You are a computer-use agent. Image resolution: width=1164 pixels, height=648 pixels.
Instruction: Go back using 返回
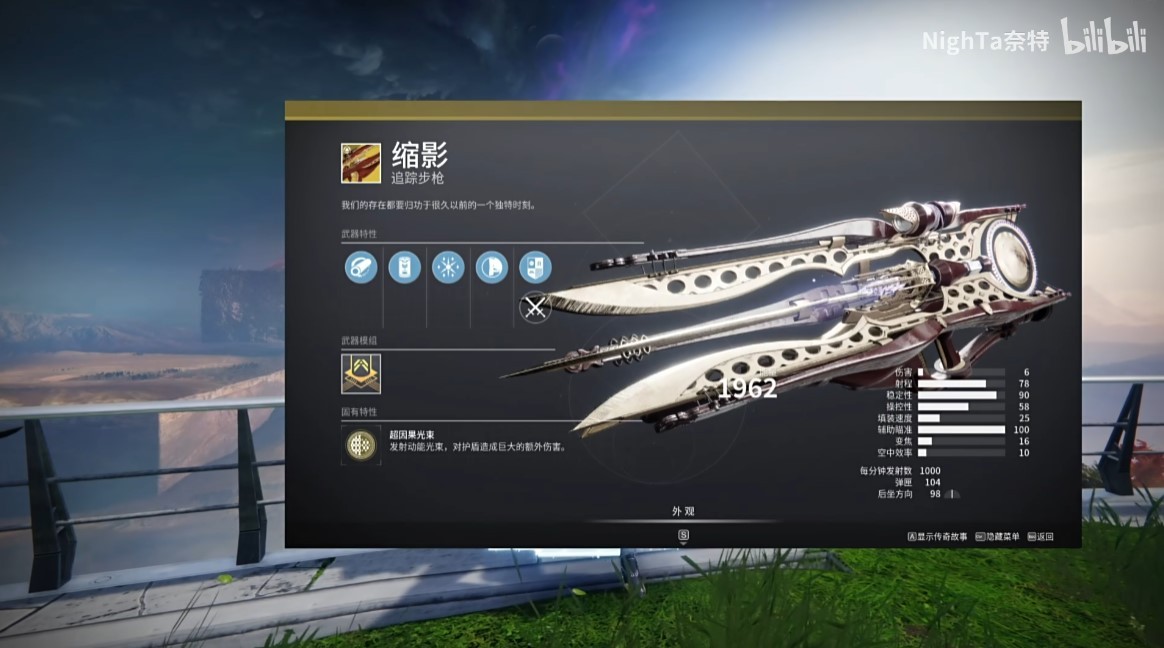click(x=1041, y=537)
